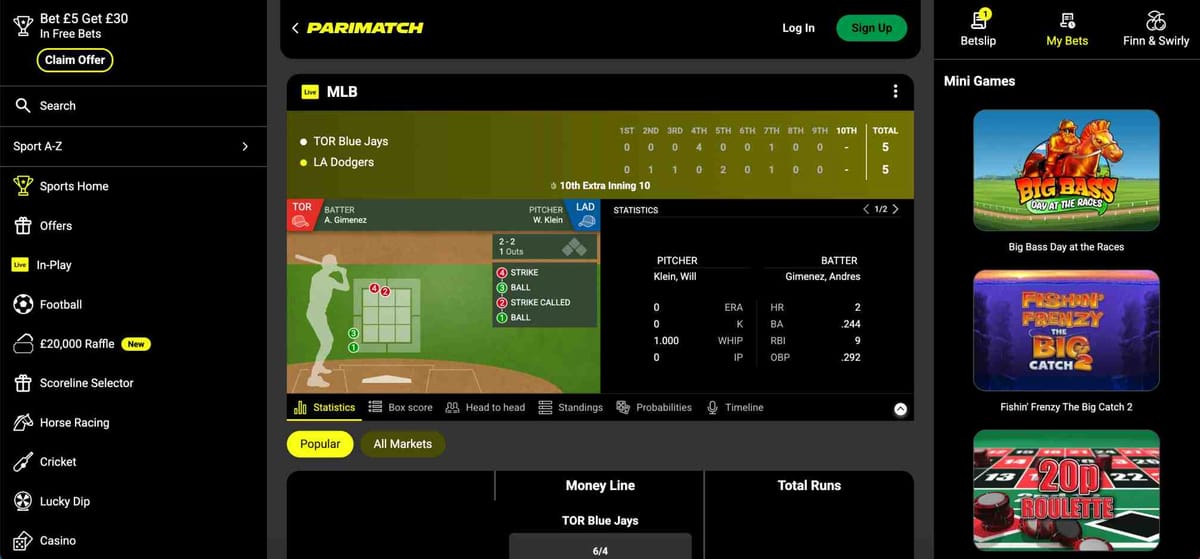This screenshot has height=559, width=1200.
Task: Go back using the arrow beside Parimatch
Action: point(295,28)
